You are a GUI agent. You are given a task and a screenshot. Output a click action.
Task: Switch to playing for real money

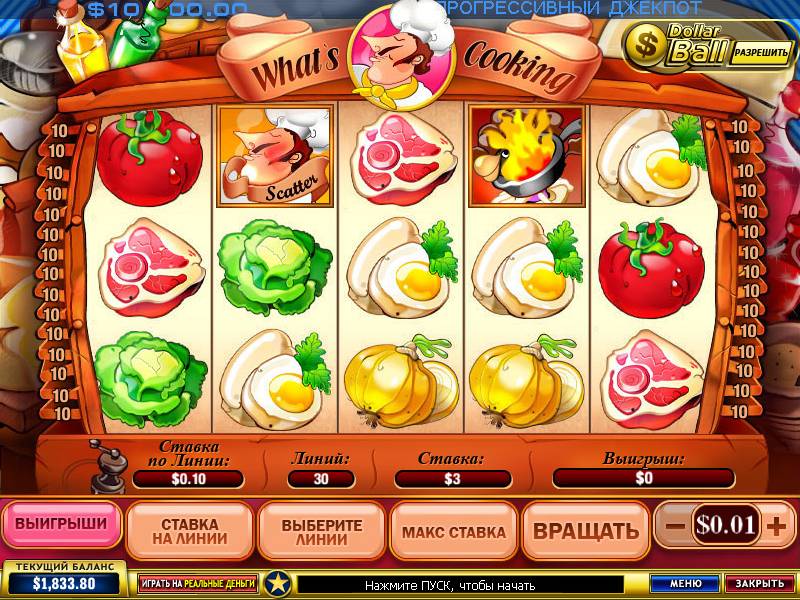point(197,582)
